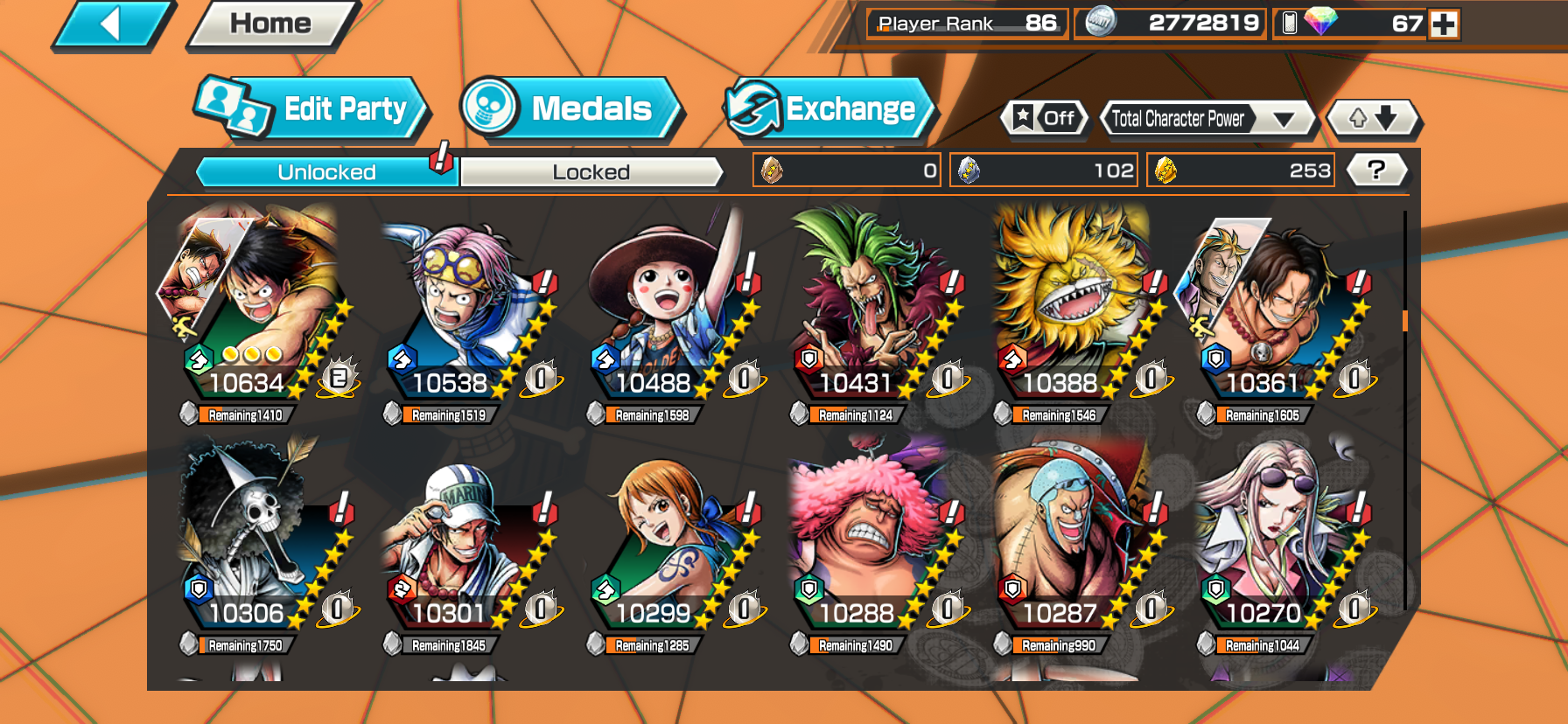Reverse the sort order with arrows button
The width and height of the screenshot is (1568, 724).
click(1372, 118)
